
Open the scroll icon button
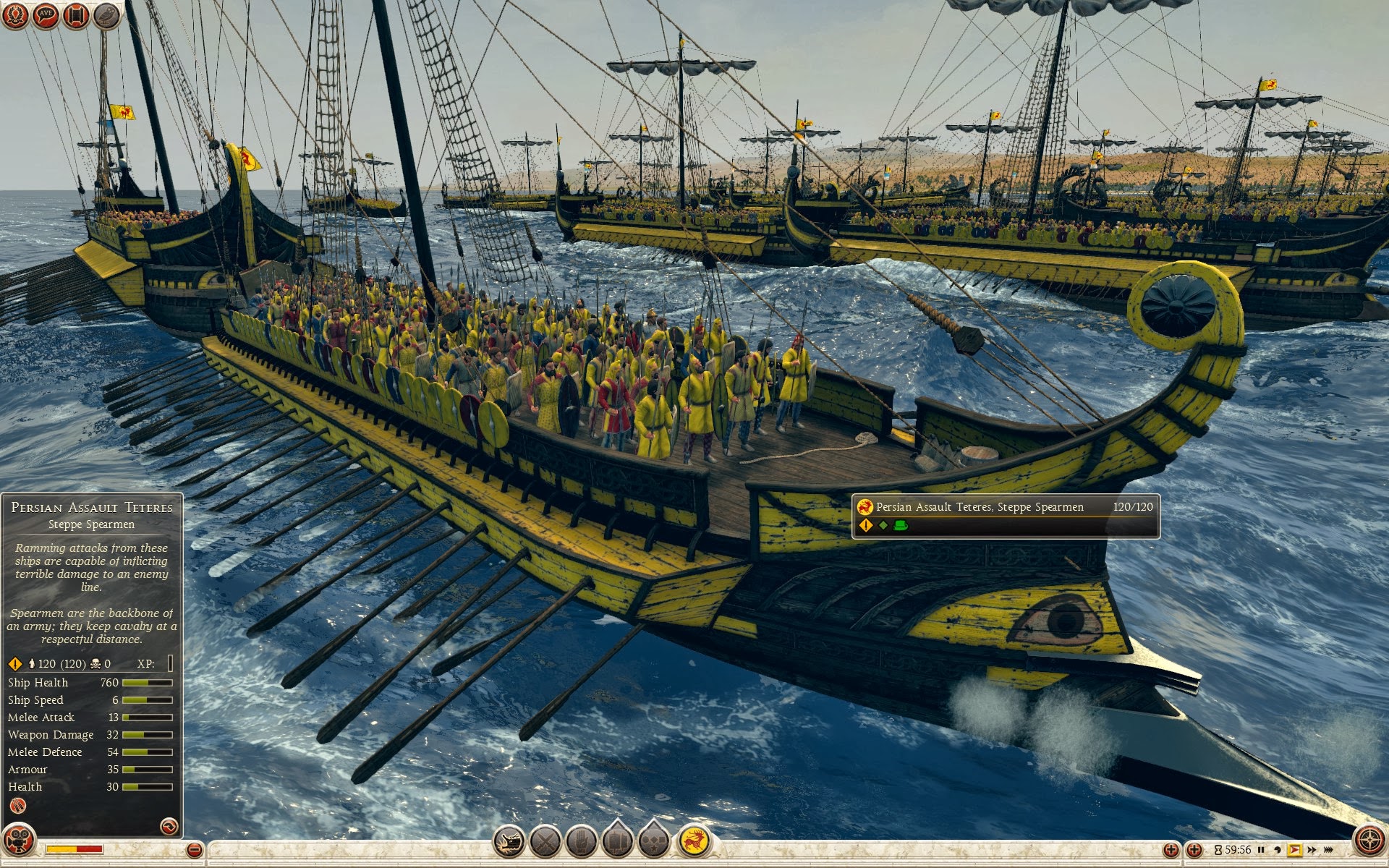coord(76,15)
